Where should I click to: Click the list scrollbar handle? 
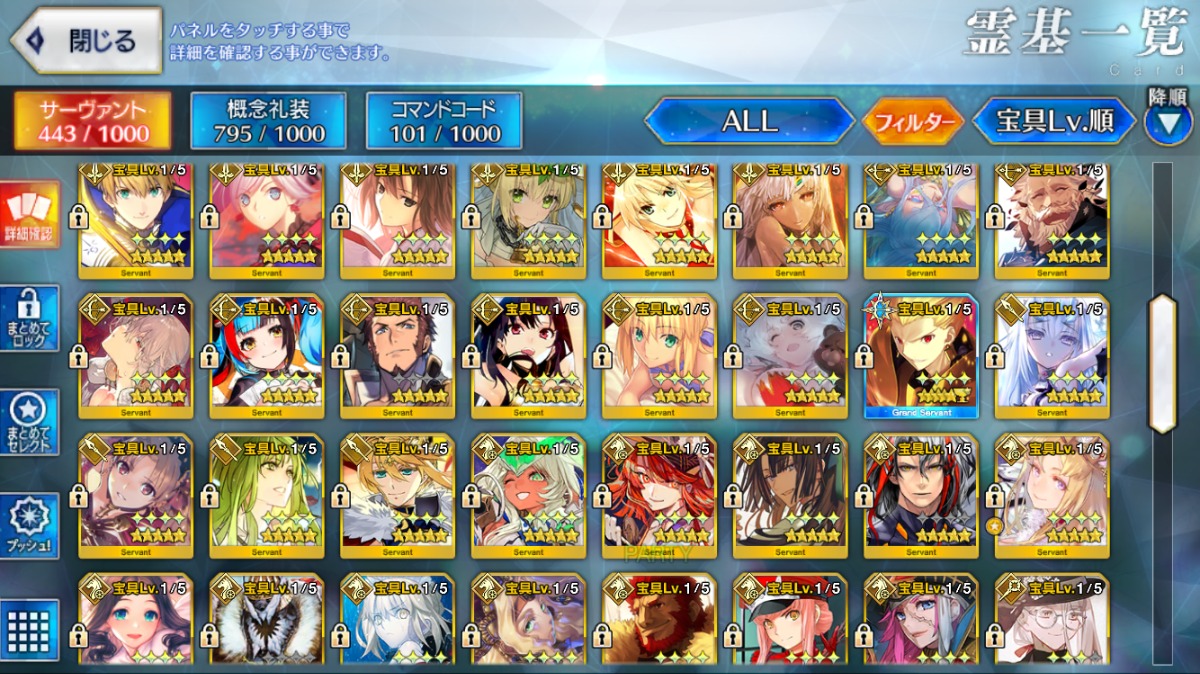pos(1163,364)
